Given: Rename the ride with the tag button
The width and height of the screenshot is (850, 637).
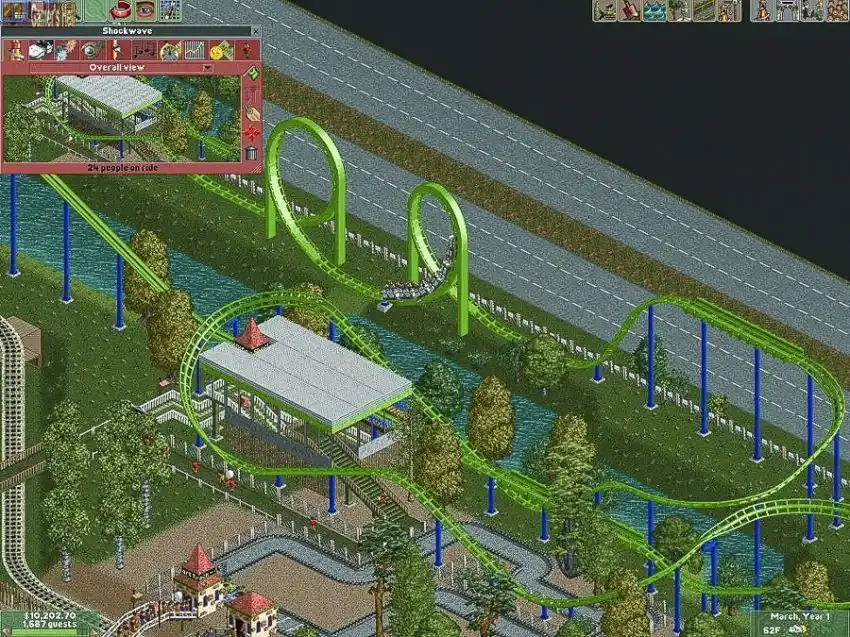Looking at the screenshot, I should coord(252,114).
